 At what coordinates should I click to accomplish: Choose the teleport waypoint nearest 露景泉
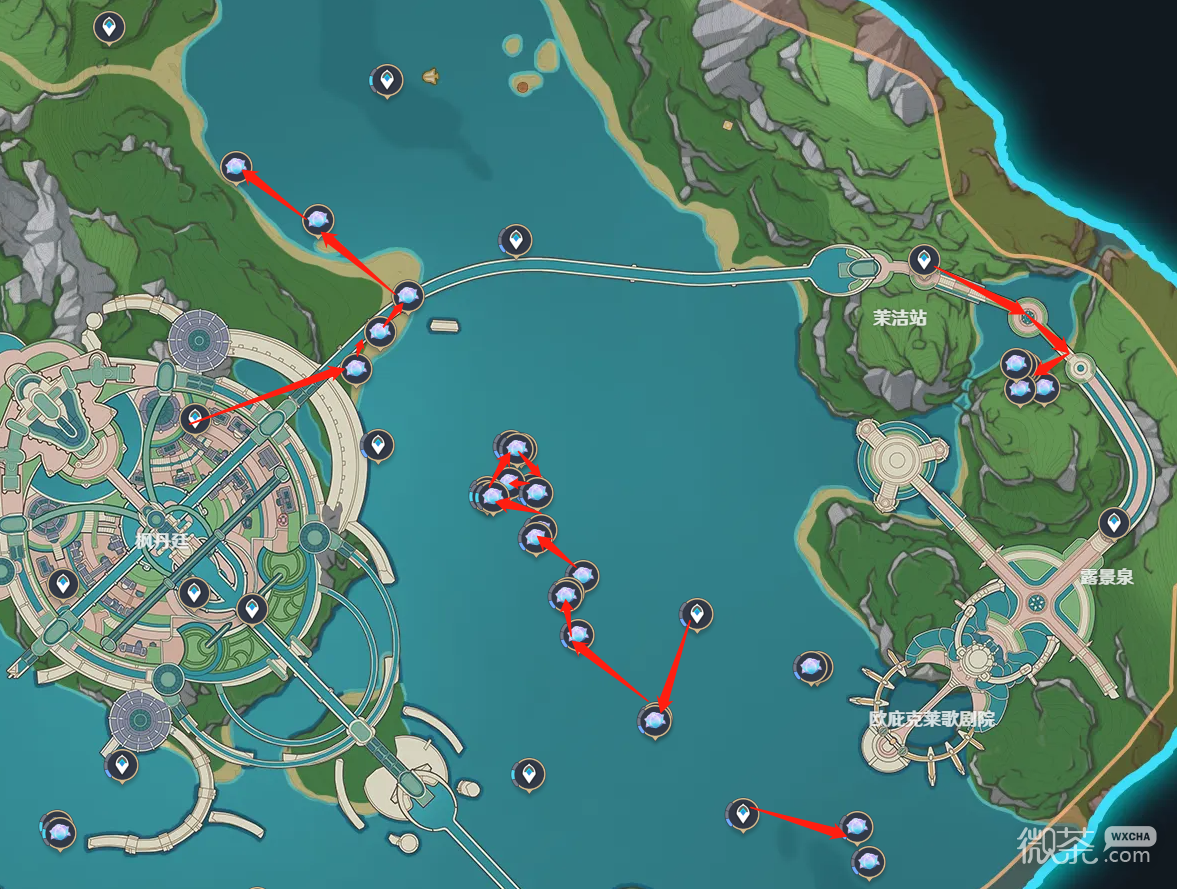point(1113,521)
